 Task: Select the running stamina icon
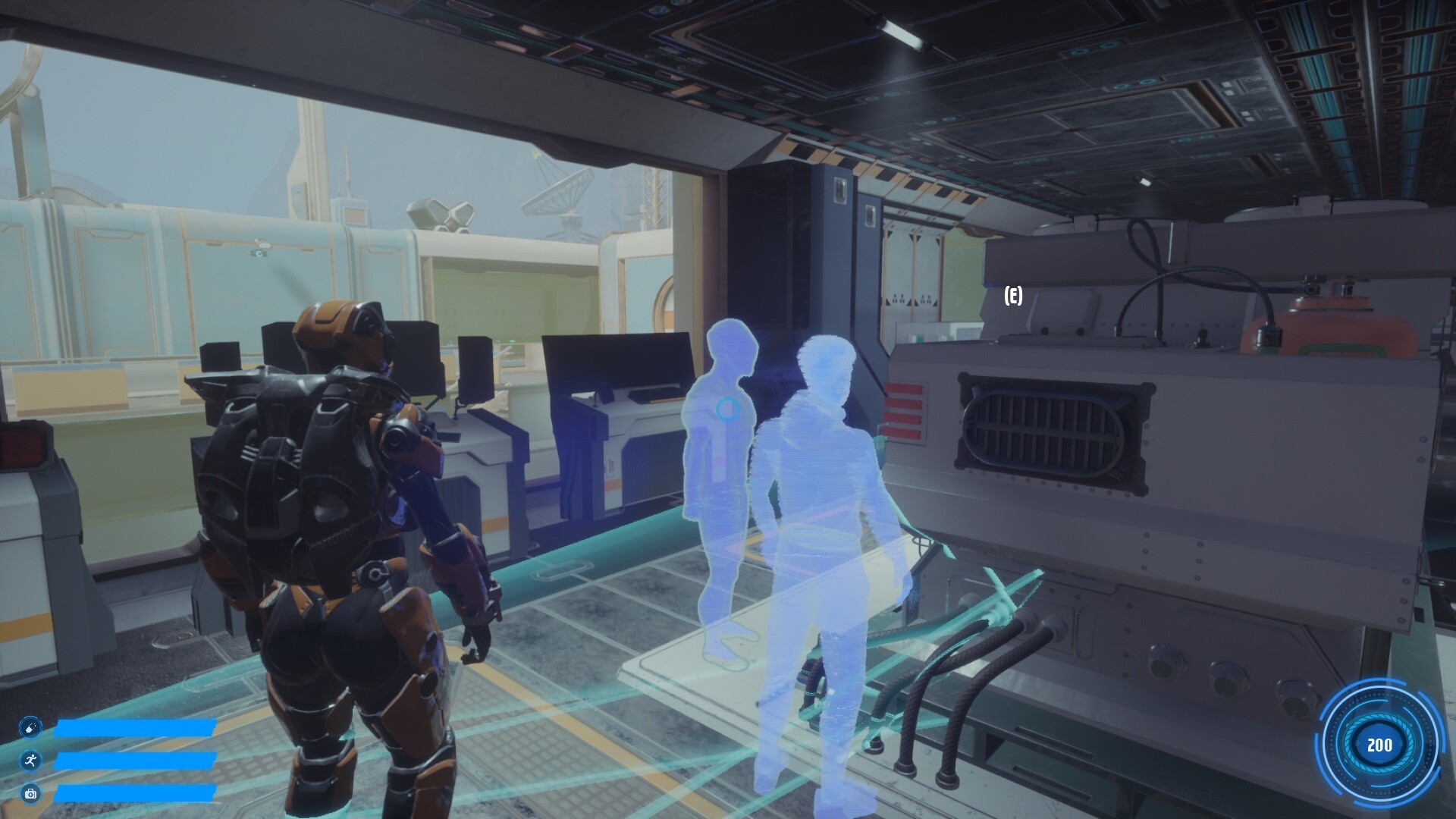[30, 761]
